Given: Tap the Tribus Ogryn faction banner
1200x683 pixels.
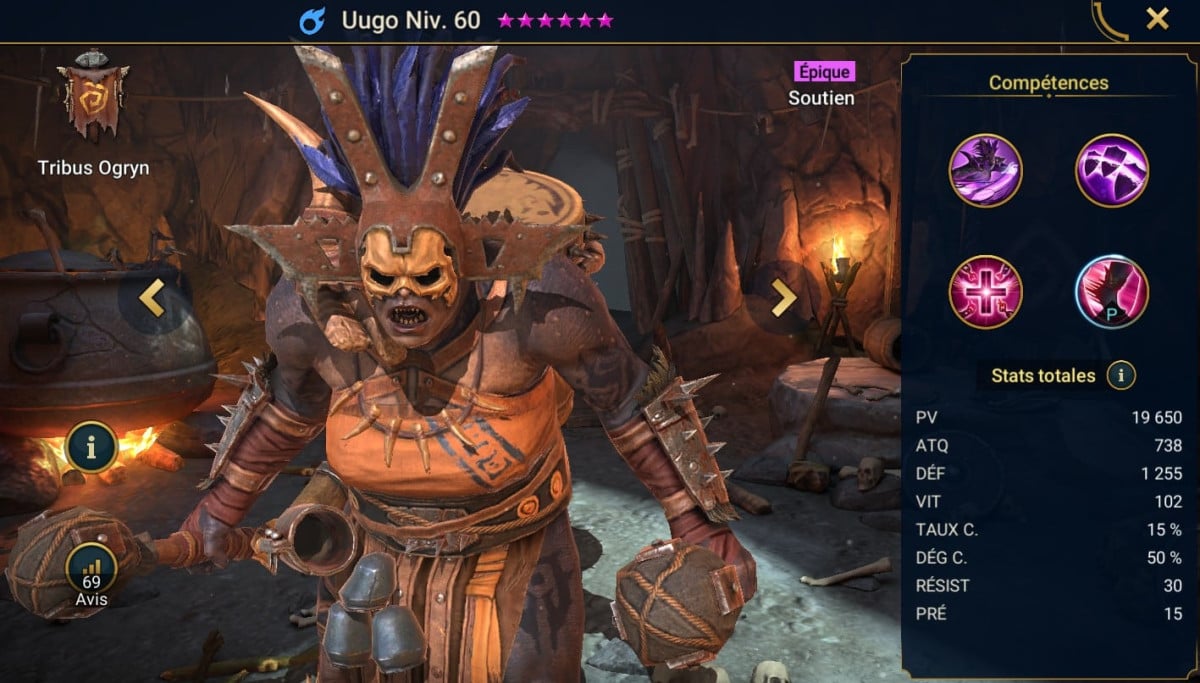Looking at the screenshot, I should (92, 98).
